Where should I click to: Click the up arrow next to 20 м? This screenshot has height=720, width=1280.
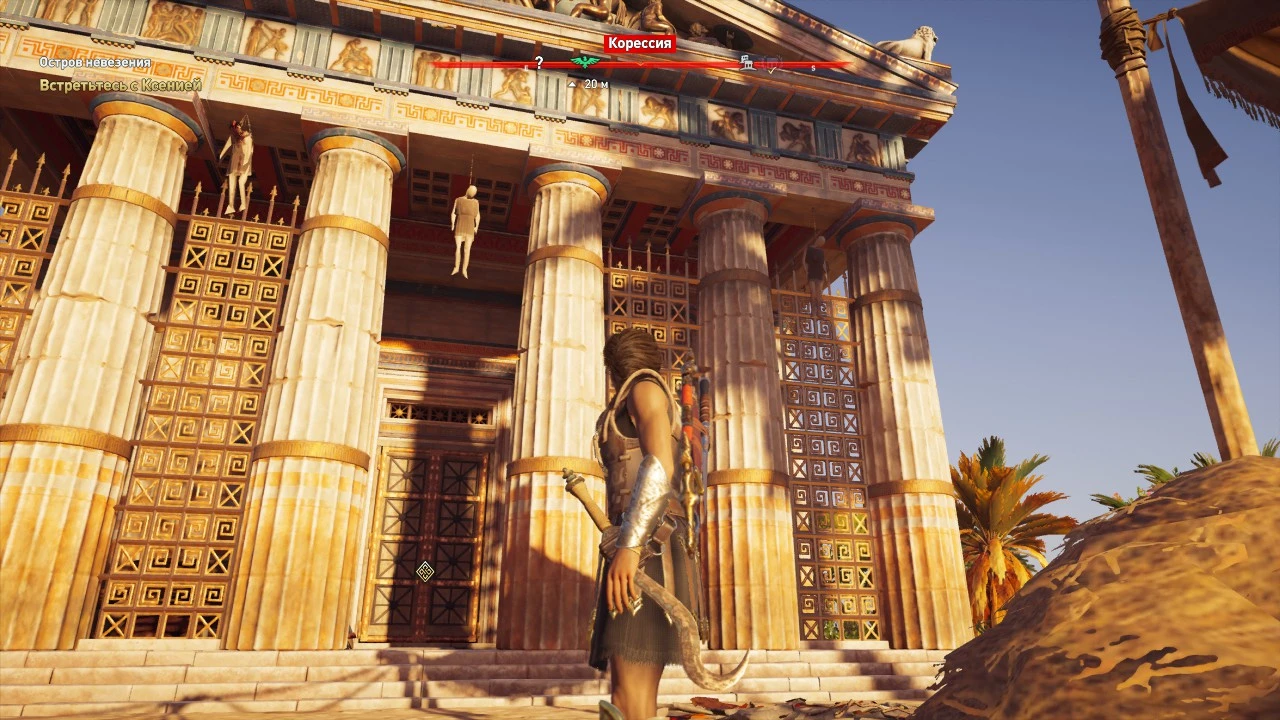click(571, 84)
